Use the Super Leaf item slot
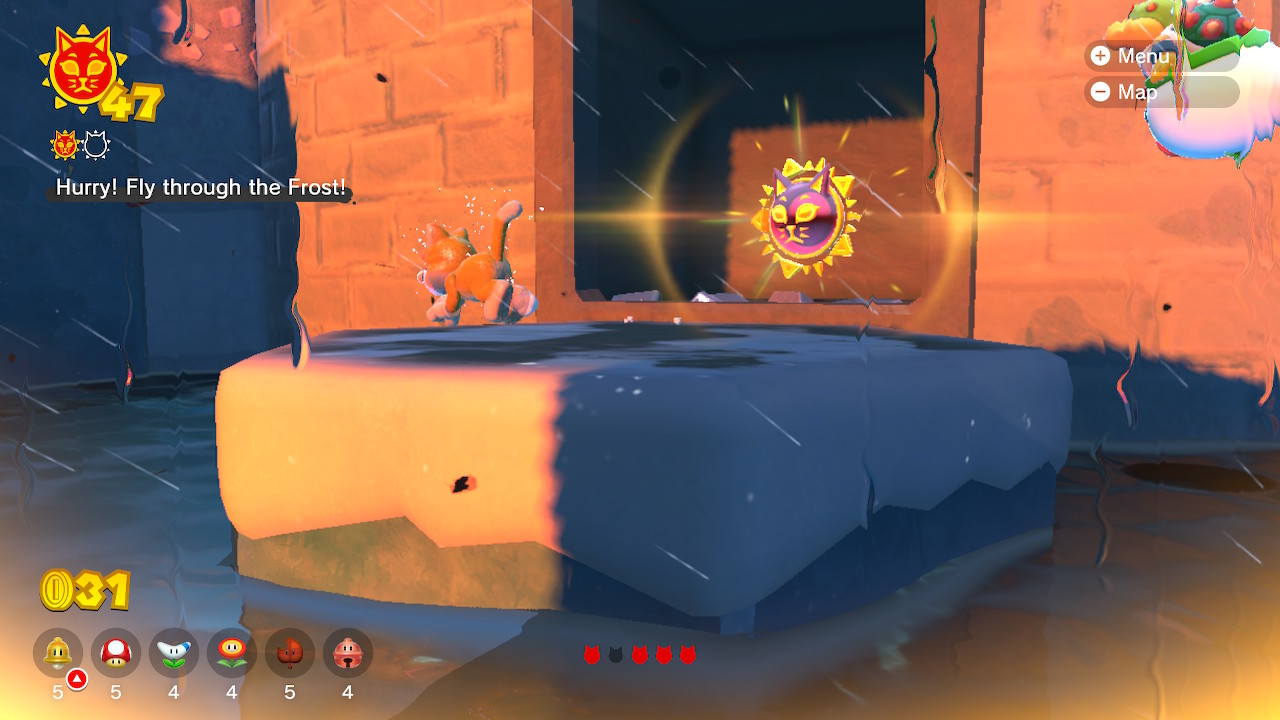 coord(290,653)
